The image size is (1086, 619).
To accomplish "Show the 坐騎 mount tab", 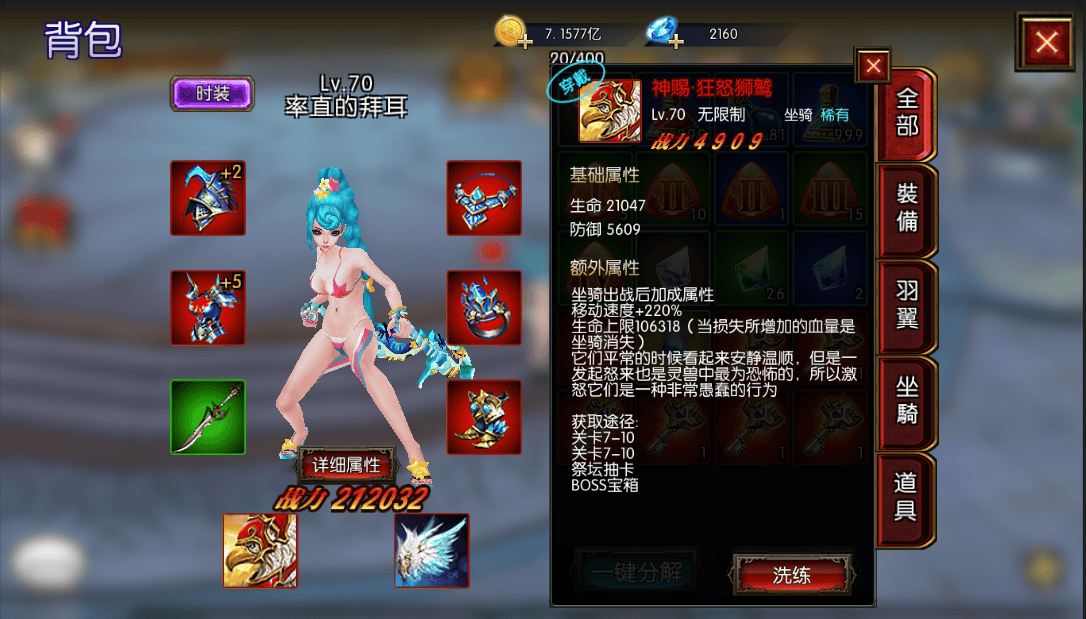I will 906,400.
